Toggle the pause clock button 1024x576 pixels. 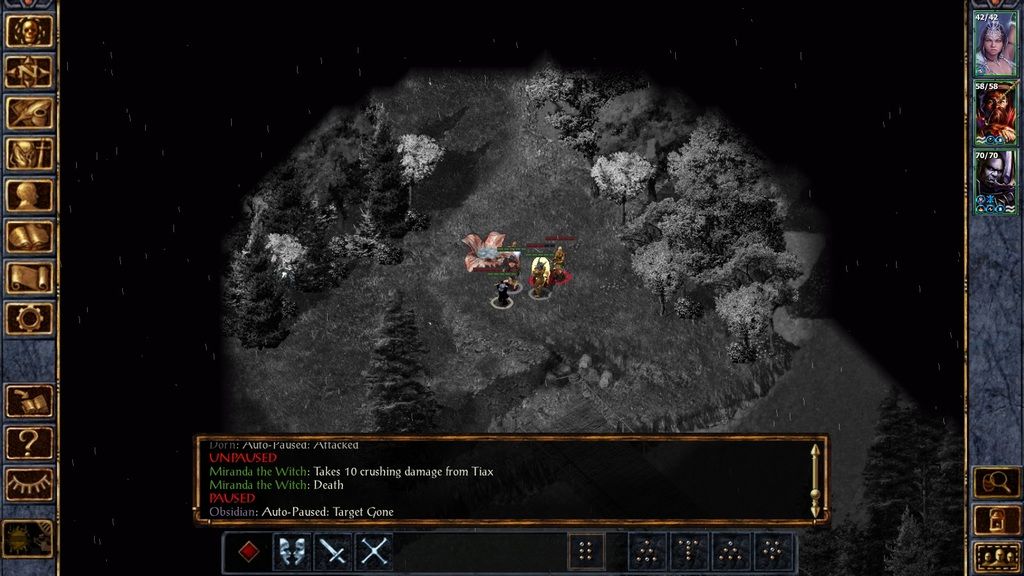click(29, 538)
